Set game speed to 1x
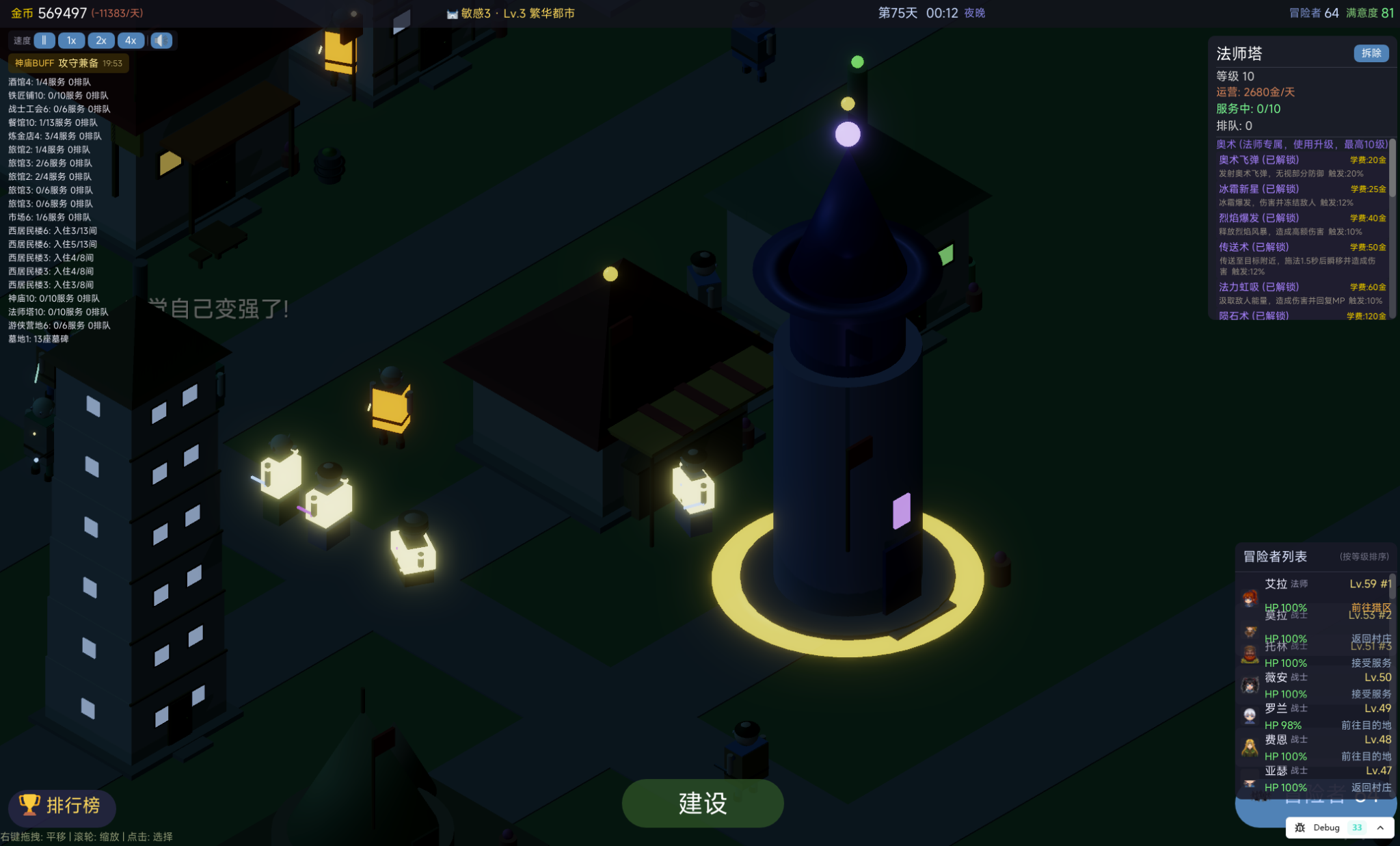The width and height of the screenshot is (1400, 846). (71, 40)
